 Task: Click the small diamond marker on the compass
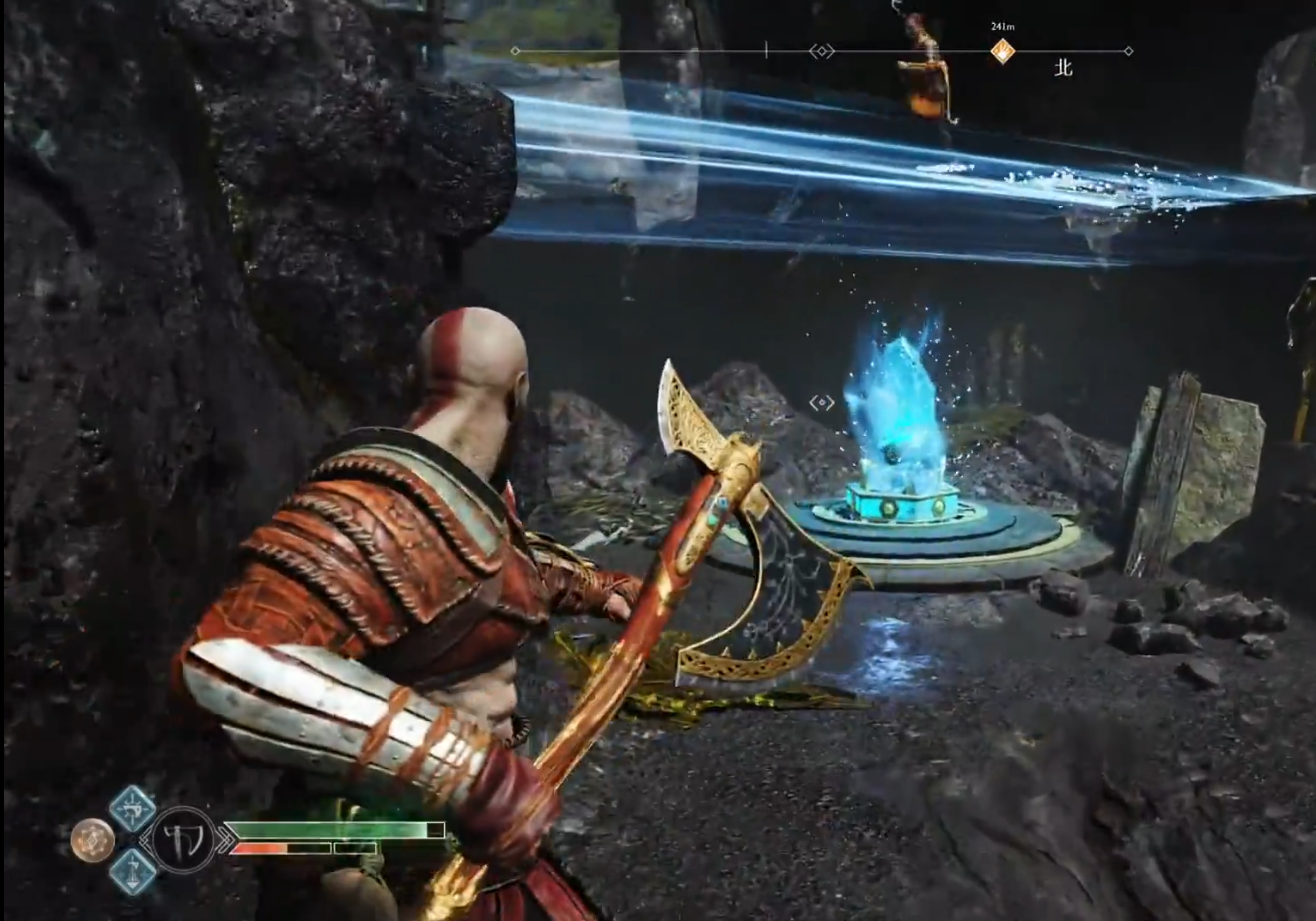coord(821,51)
